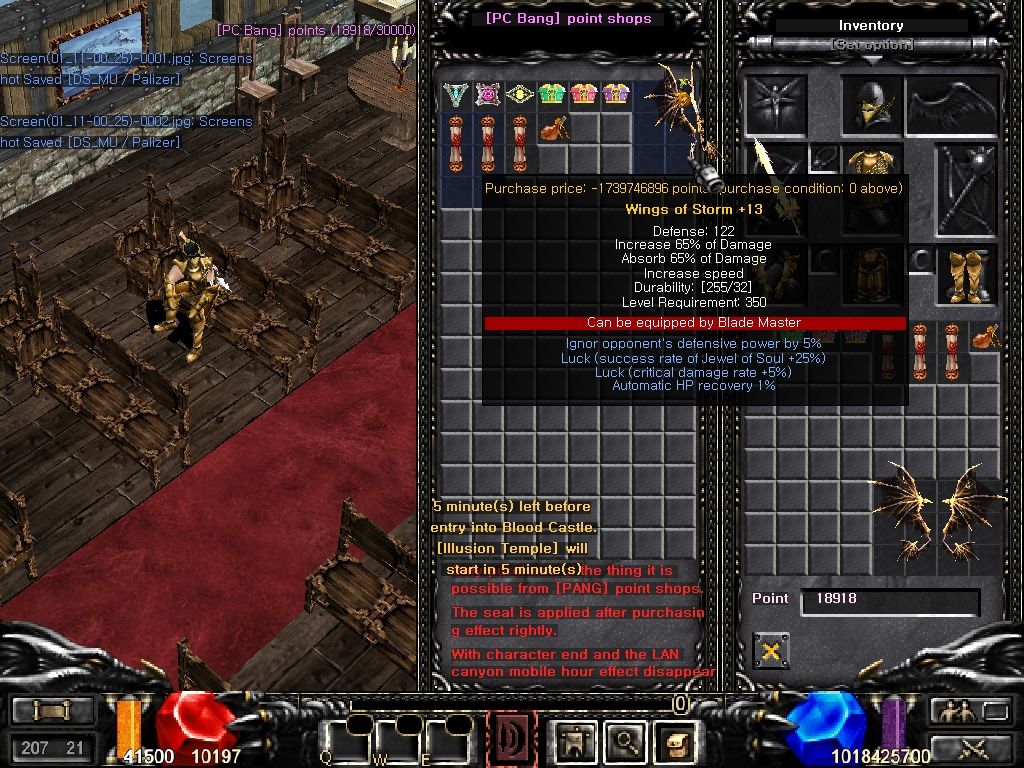Activate the red skill slot on bar

(511, 741)
